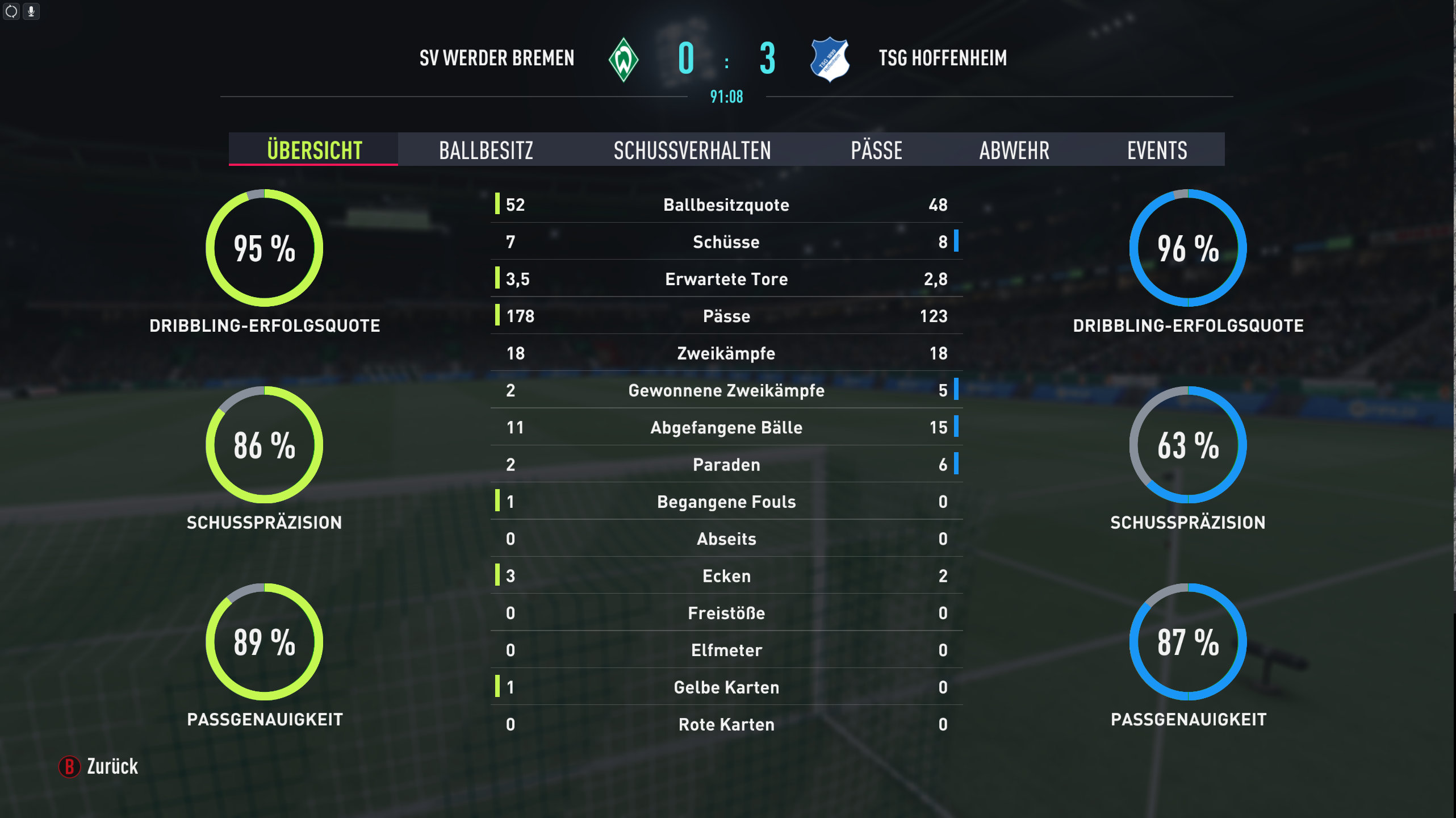Show the Pässe statistics tab

(x=876, y=150)
